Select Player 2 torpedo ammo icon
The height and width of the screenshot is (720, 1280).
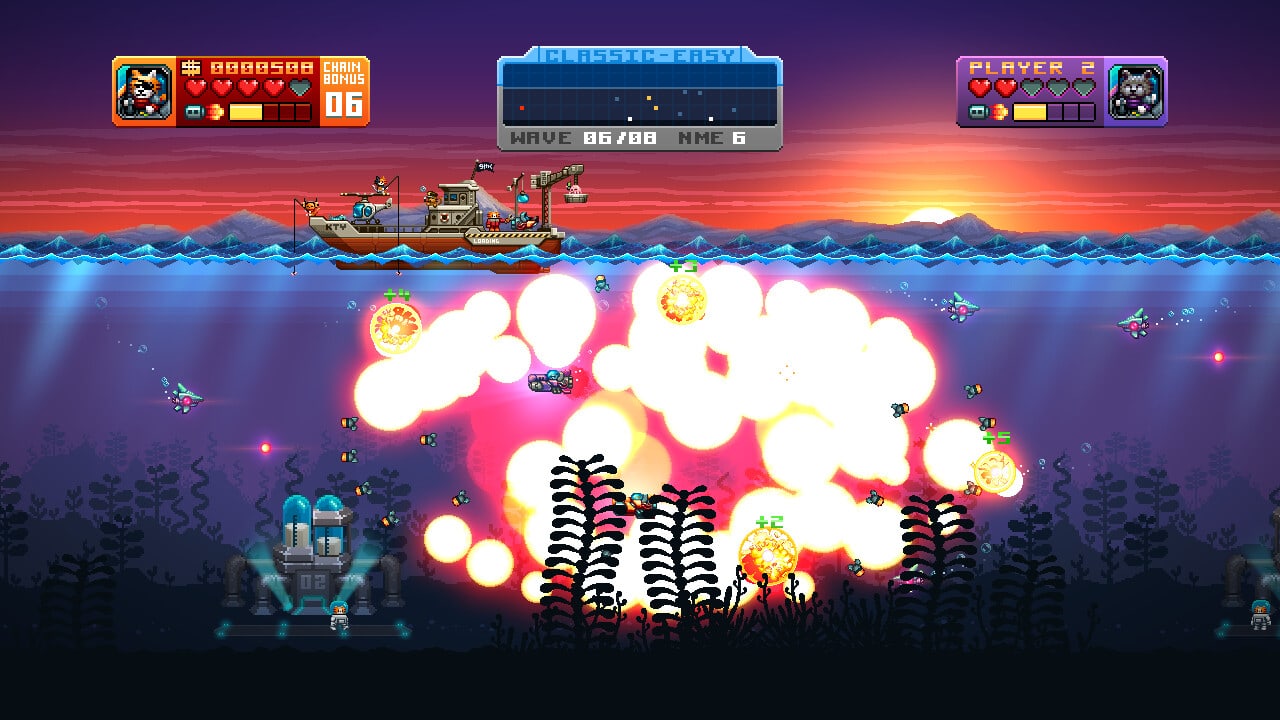click(x=979, y=111)
